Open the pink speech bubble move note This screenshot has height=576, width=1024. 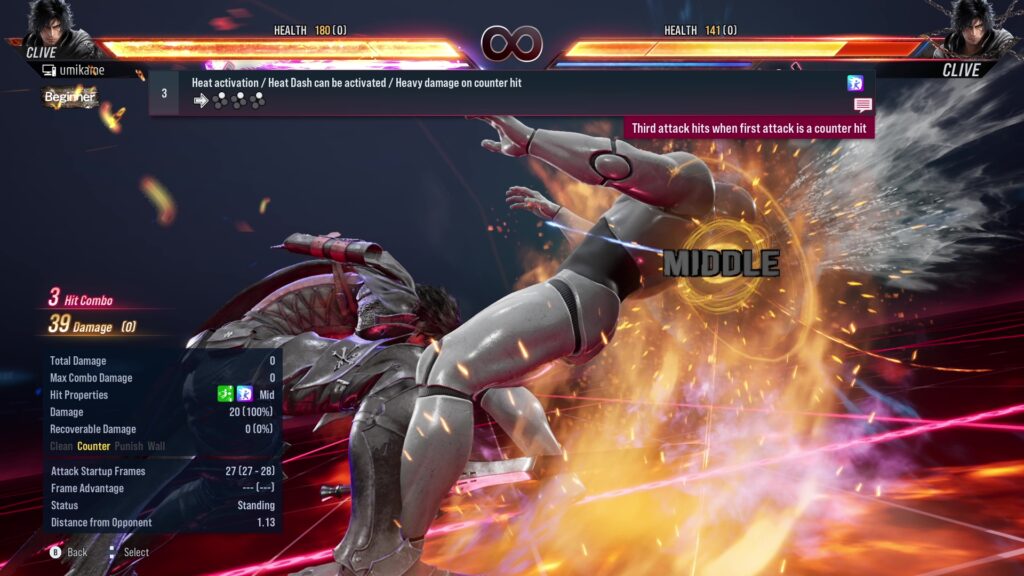pyautogui.click(x=862, y=105)
